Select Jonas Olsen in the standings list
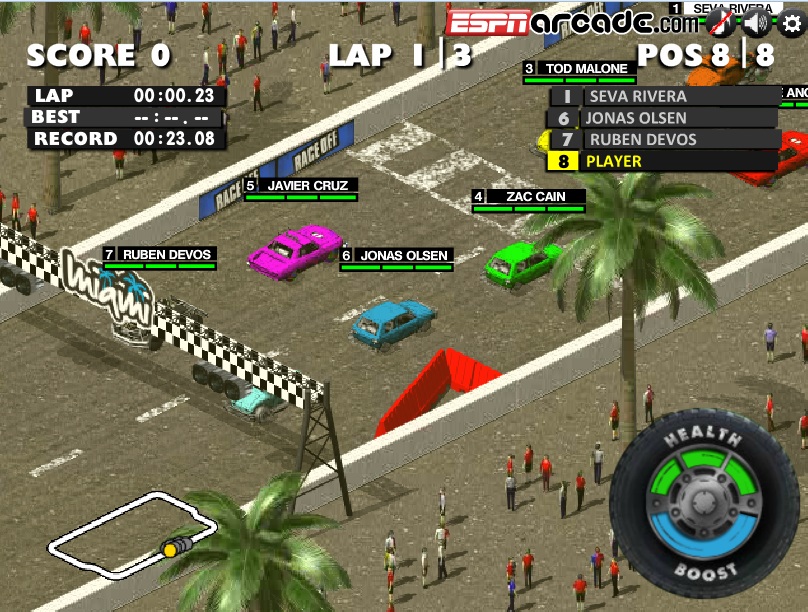The width and height of the screenshot is (808, 612). [664, 118]
